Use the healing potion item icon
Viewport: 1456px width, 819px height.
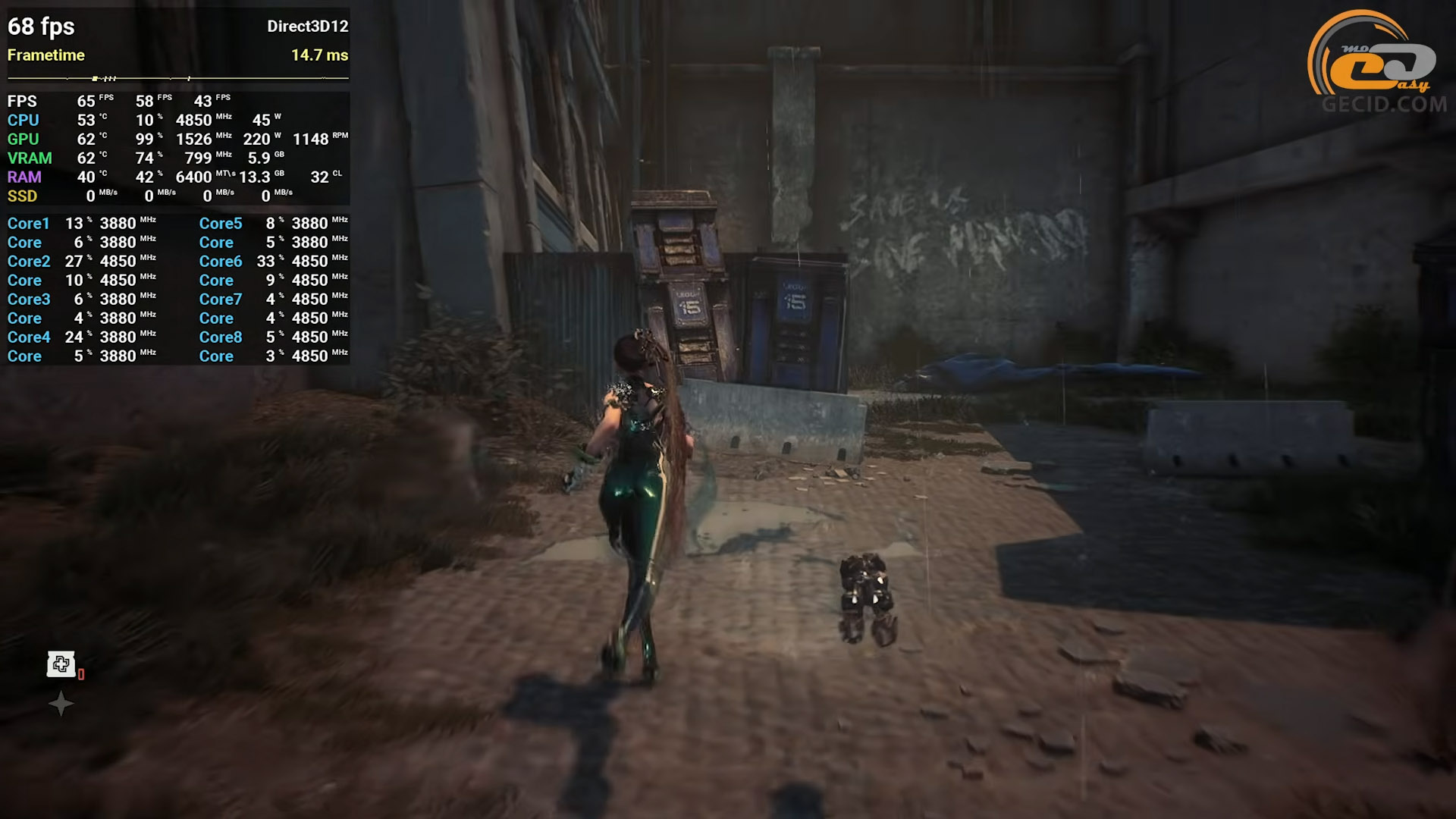(61, 664)
